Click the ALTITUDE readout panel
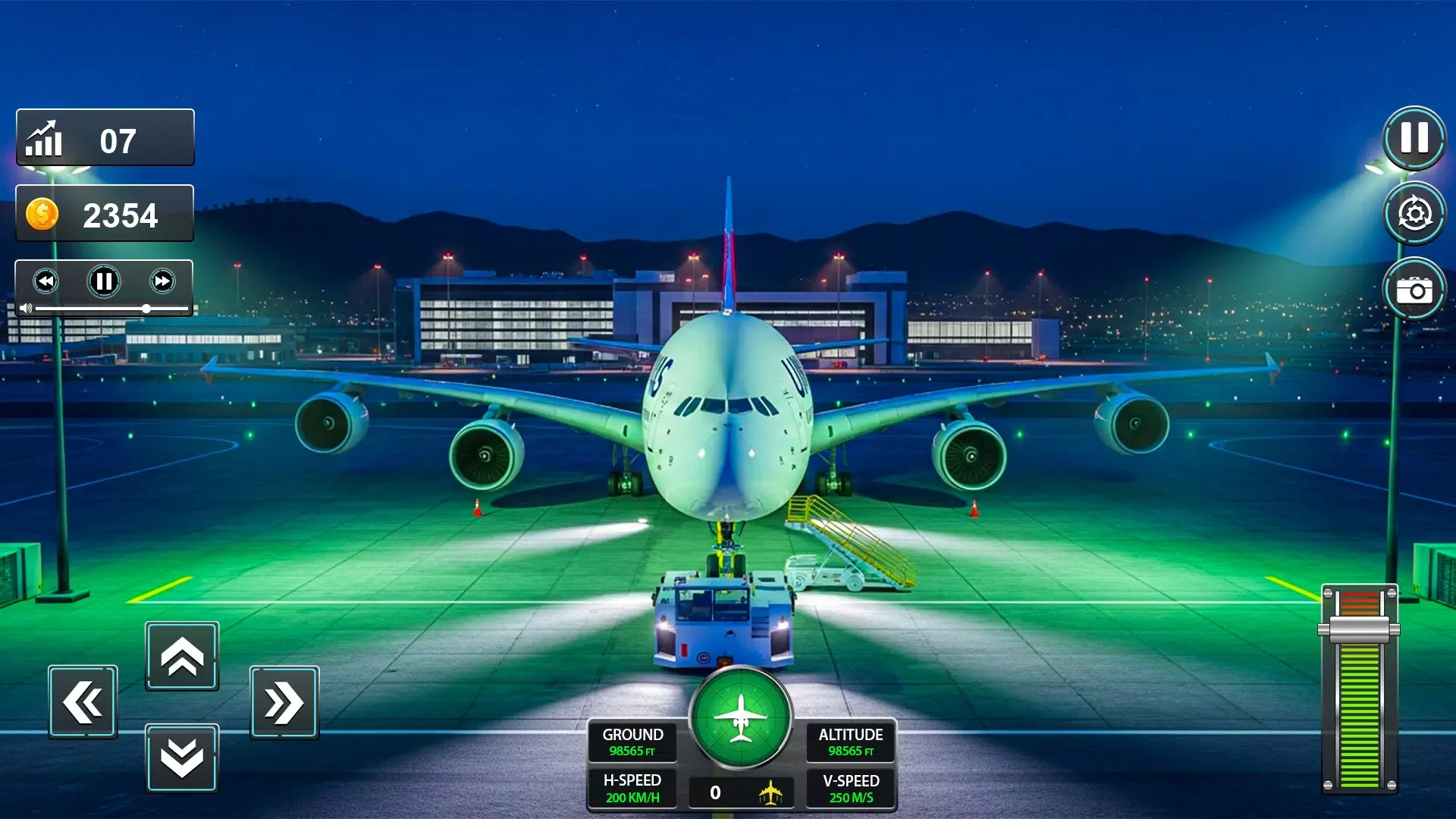The image size is (1456, 819). (x=850, y=742)
